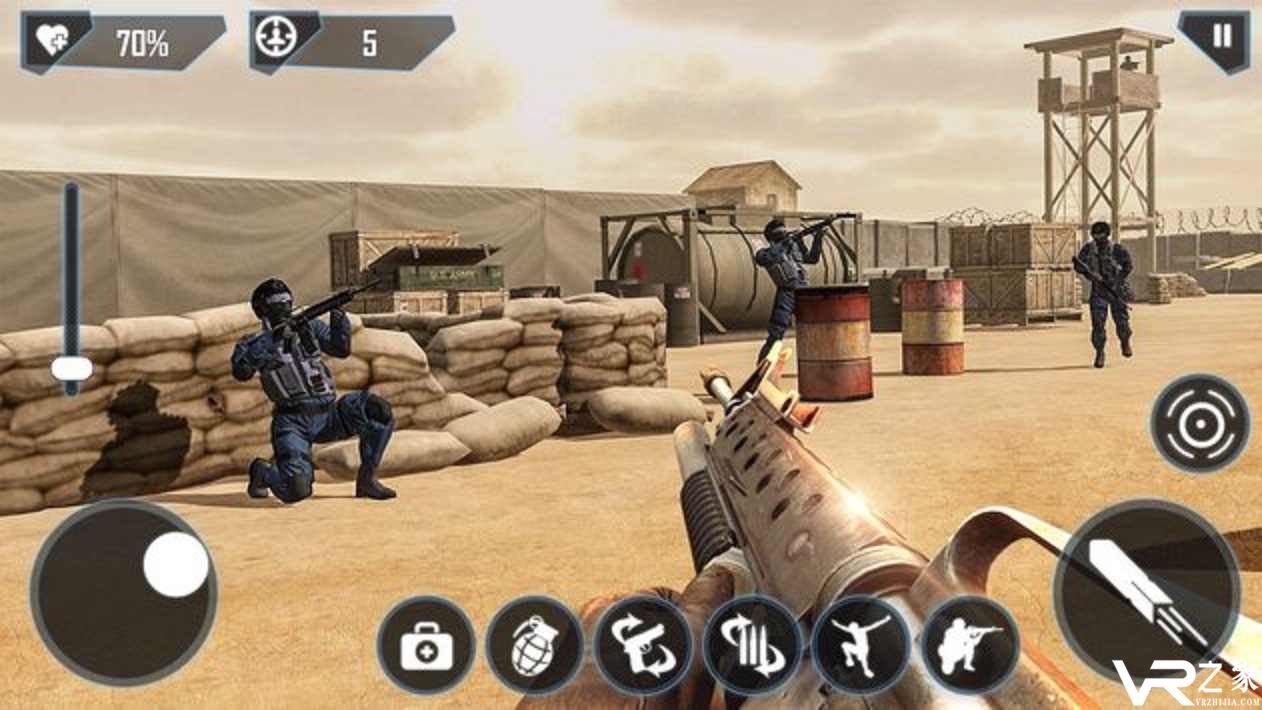Click the white movement joystick knob
This screenshot has width=1262, height=710.
(x=176, y=565)
